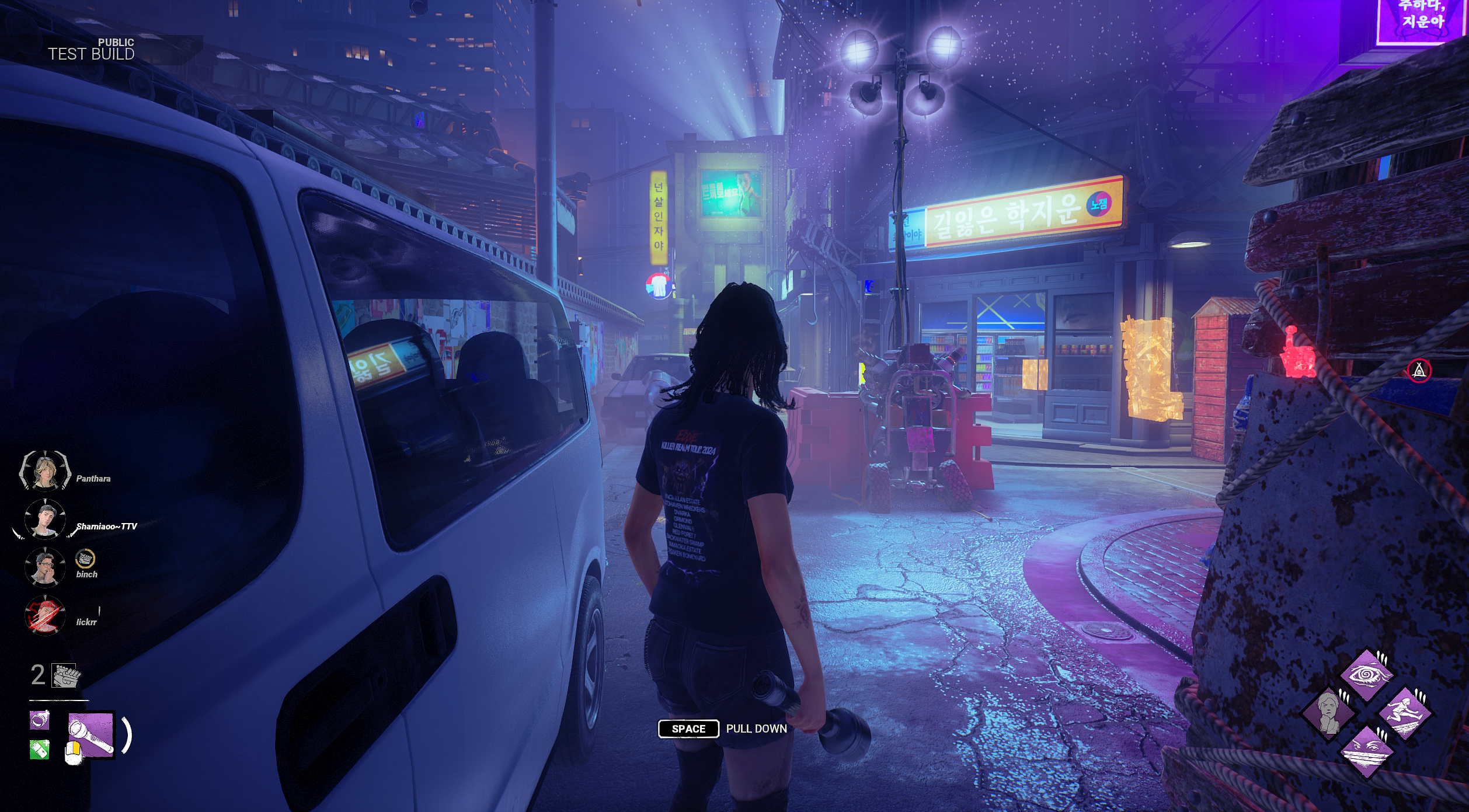Click the generator progress icon beside binch

point(85,559)
